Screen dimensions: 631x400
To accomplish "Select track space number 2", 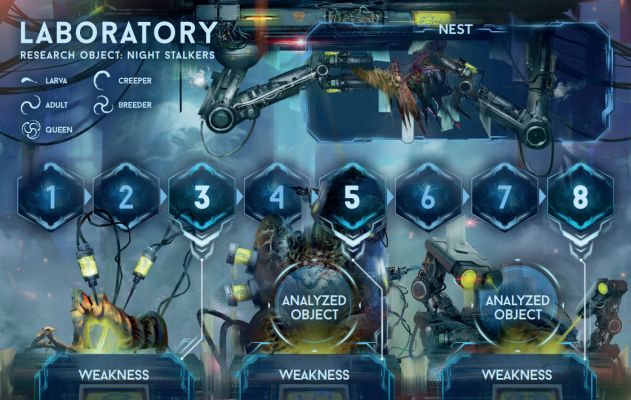I will click(x=126, y=197).
